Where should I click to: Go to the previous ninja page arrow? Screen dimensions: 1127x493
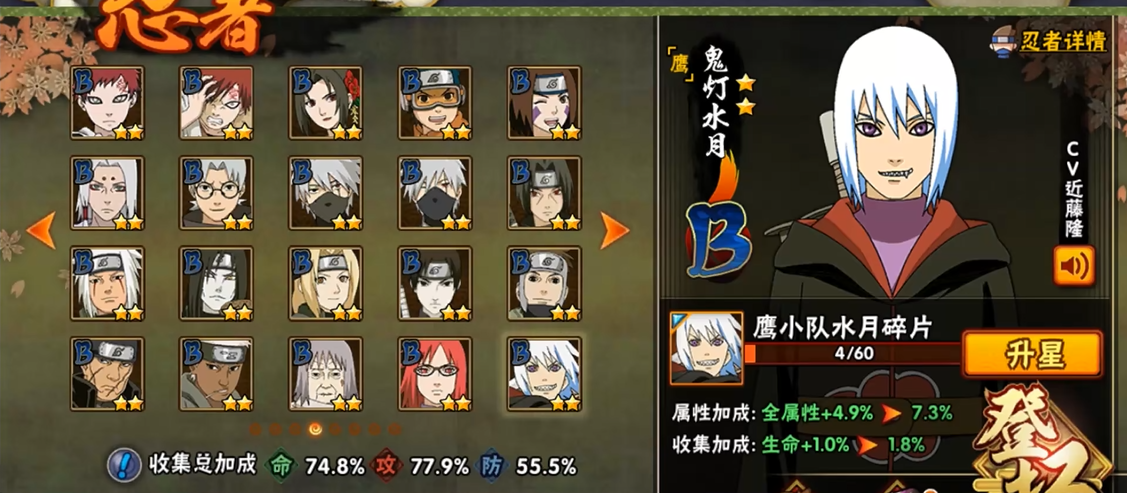click(x=41, y=230)
